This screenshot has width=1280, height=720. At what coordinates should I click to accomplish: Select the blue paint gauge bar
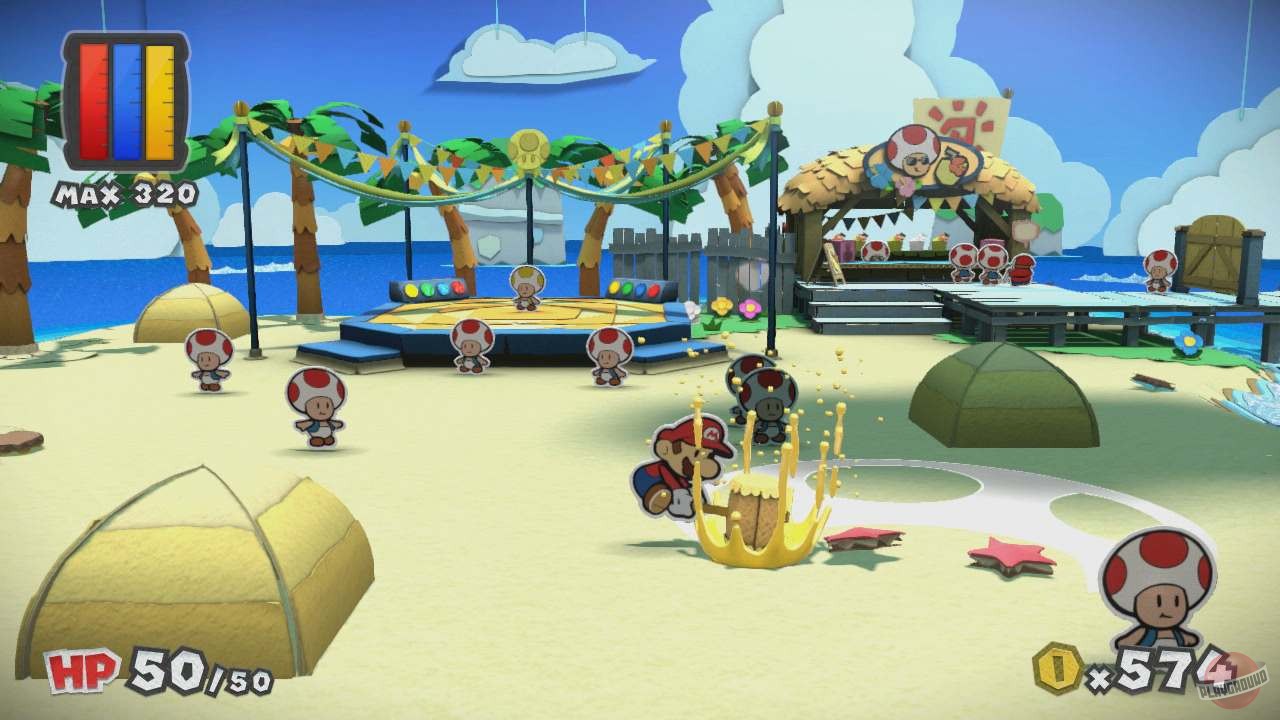click(x=124, y=100)
